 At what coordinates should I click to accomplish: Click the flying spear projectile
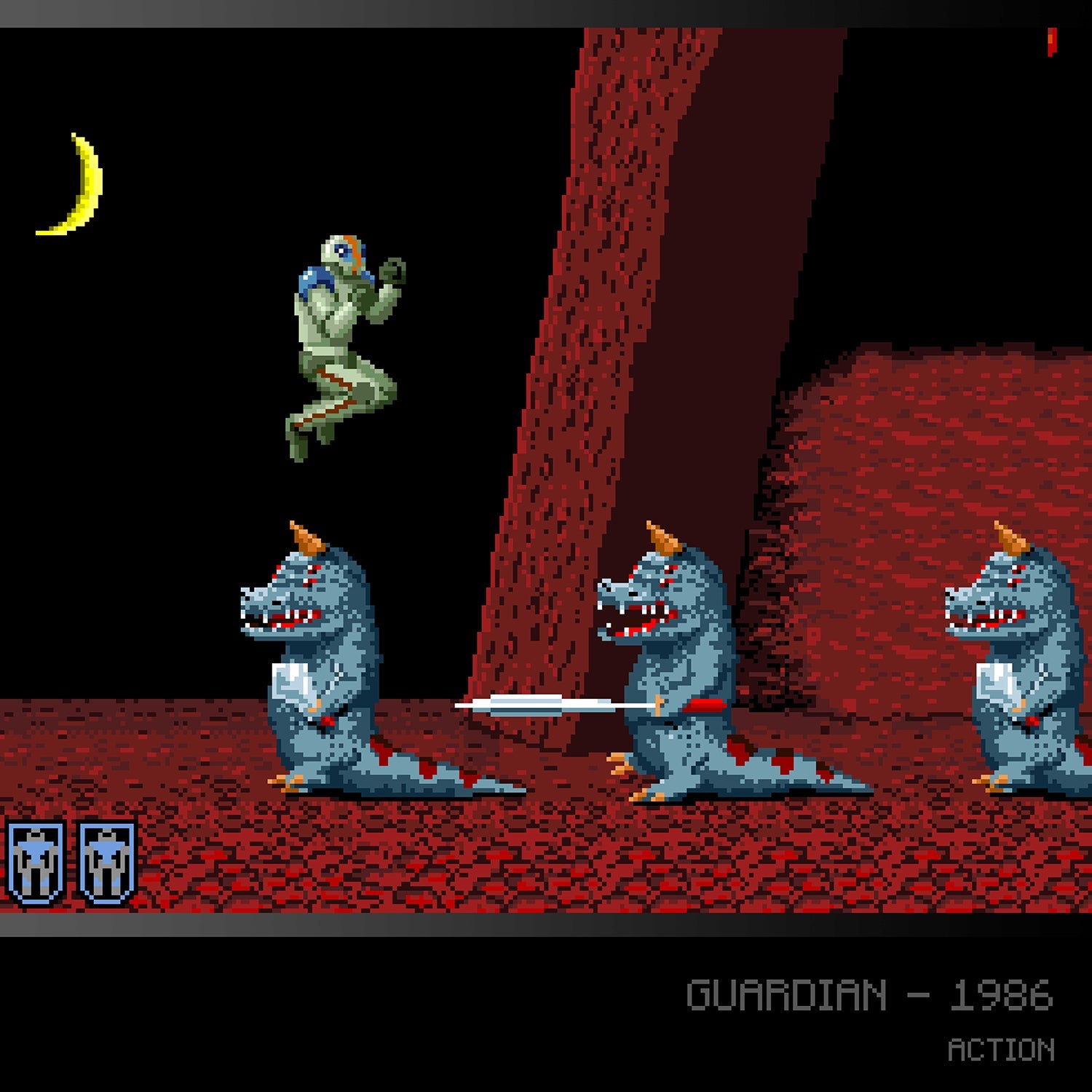553,705
